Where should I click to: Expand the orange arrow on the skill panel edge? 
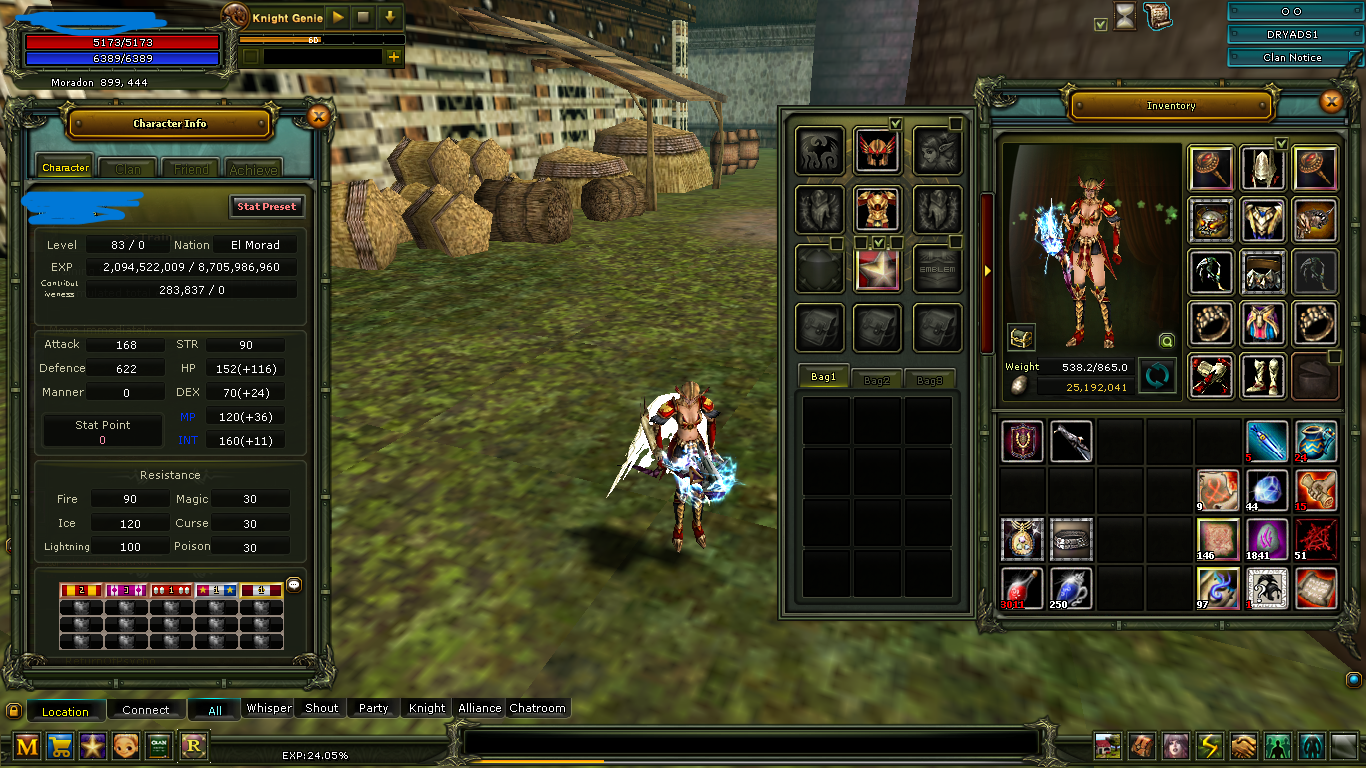tap(985, 270)
